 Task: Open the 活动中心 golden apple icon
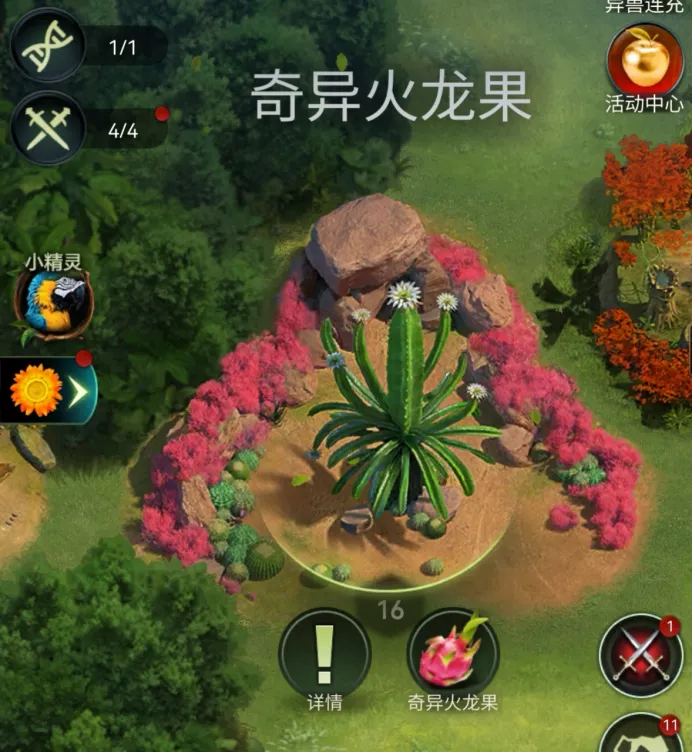[644, 58]
